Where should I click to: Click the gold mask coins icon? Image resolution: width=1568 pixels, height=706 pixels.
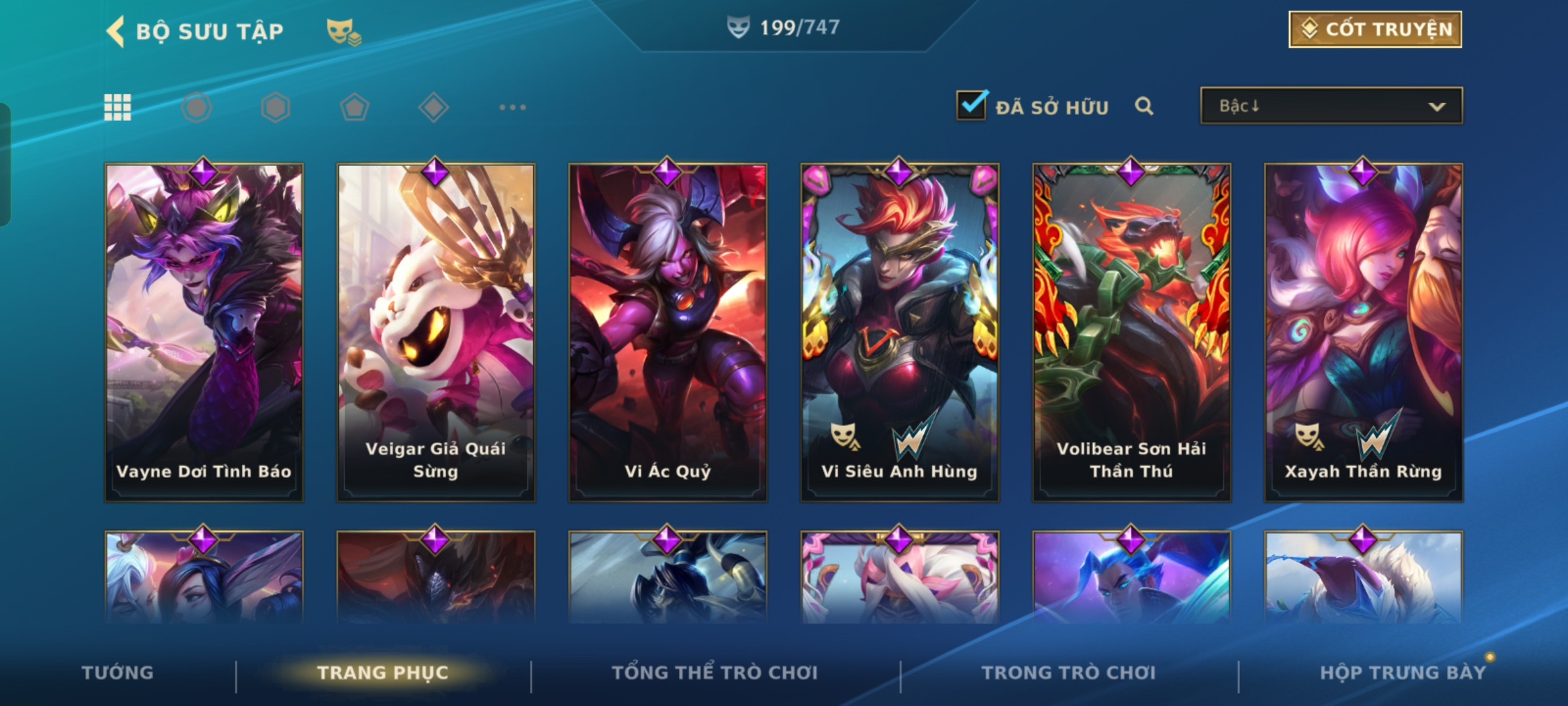(x=343, y=31)
